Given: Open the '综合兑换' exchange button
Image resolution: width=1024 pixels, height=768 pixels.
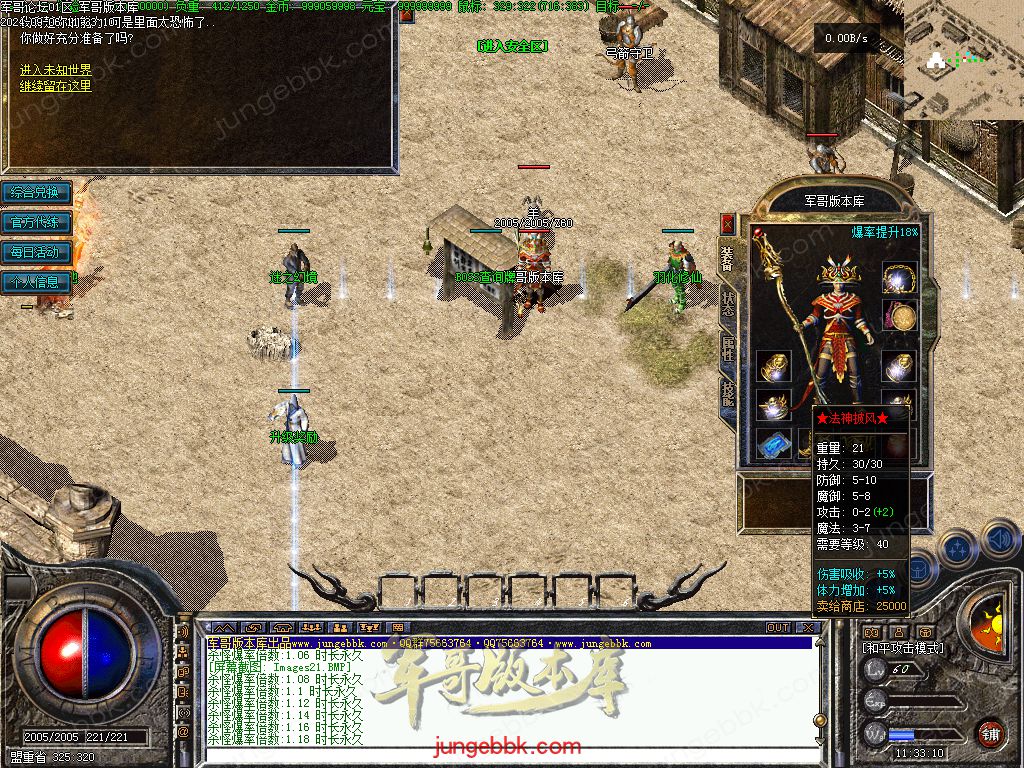Looking at the screenshot, I should (36, 192).
